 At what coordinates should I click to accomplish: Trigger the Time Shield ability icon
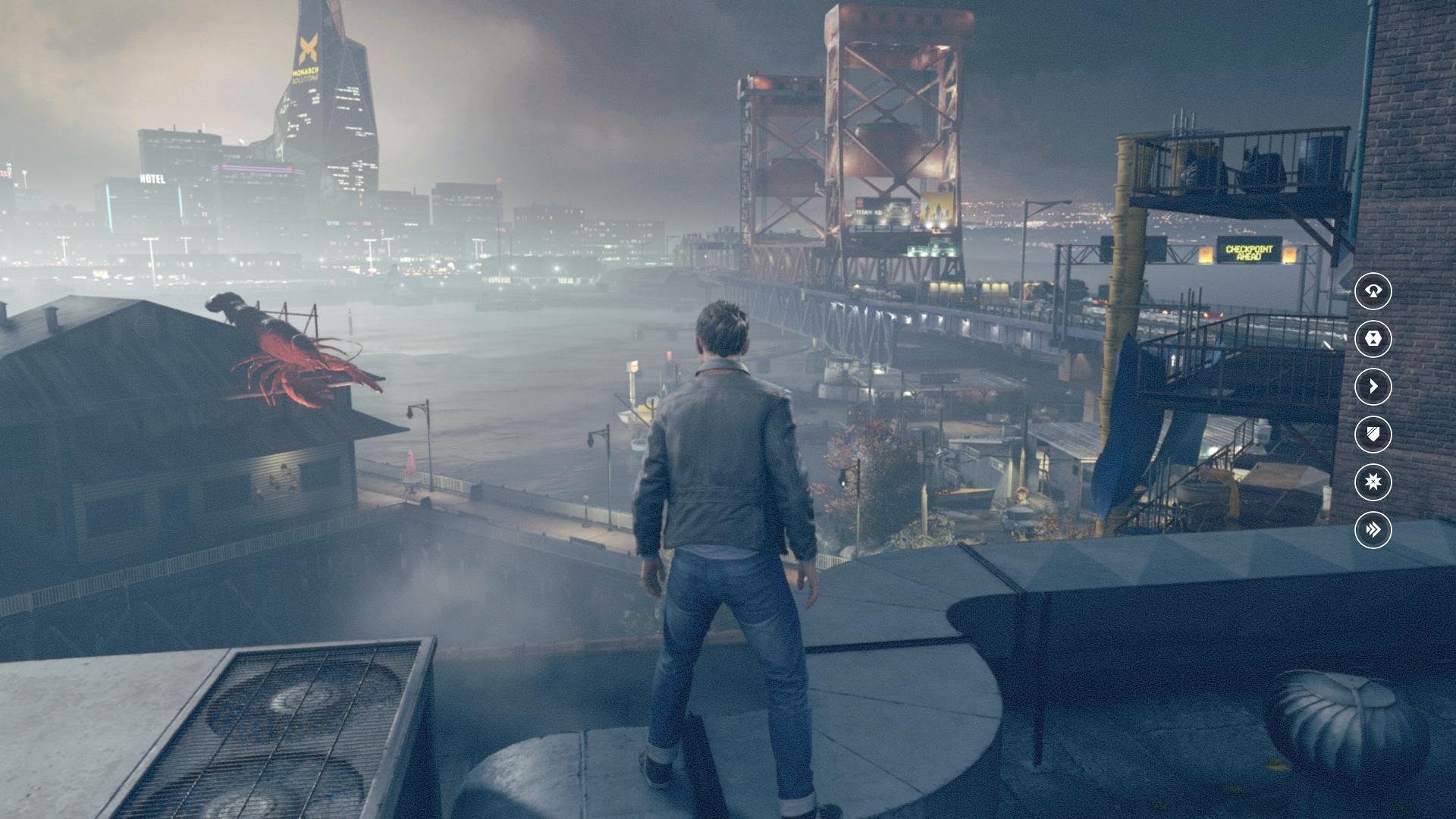(1373, 434)
